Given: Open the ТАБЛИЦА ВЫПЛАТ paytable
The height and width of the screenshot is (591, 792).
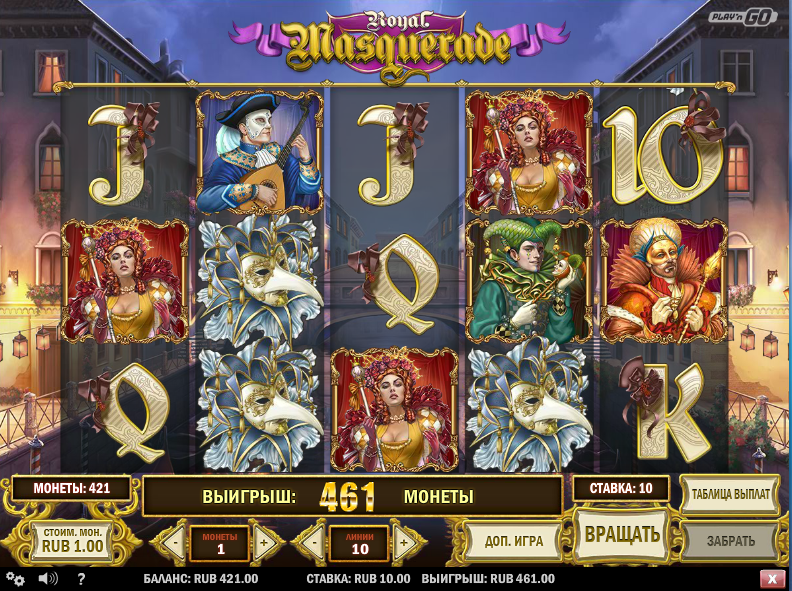Looking at the screenshot, I should pyautogui.click(x=731, y=494).
